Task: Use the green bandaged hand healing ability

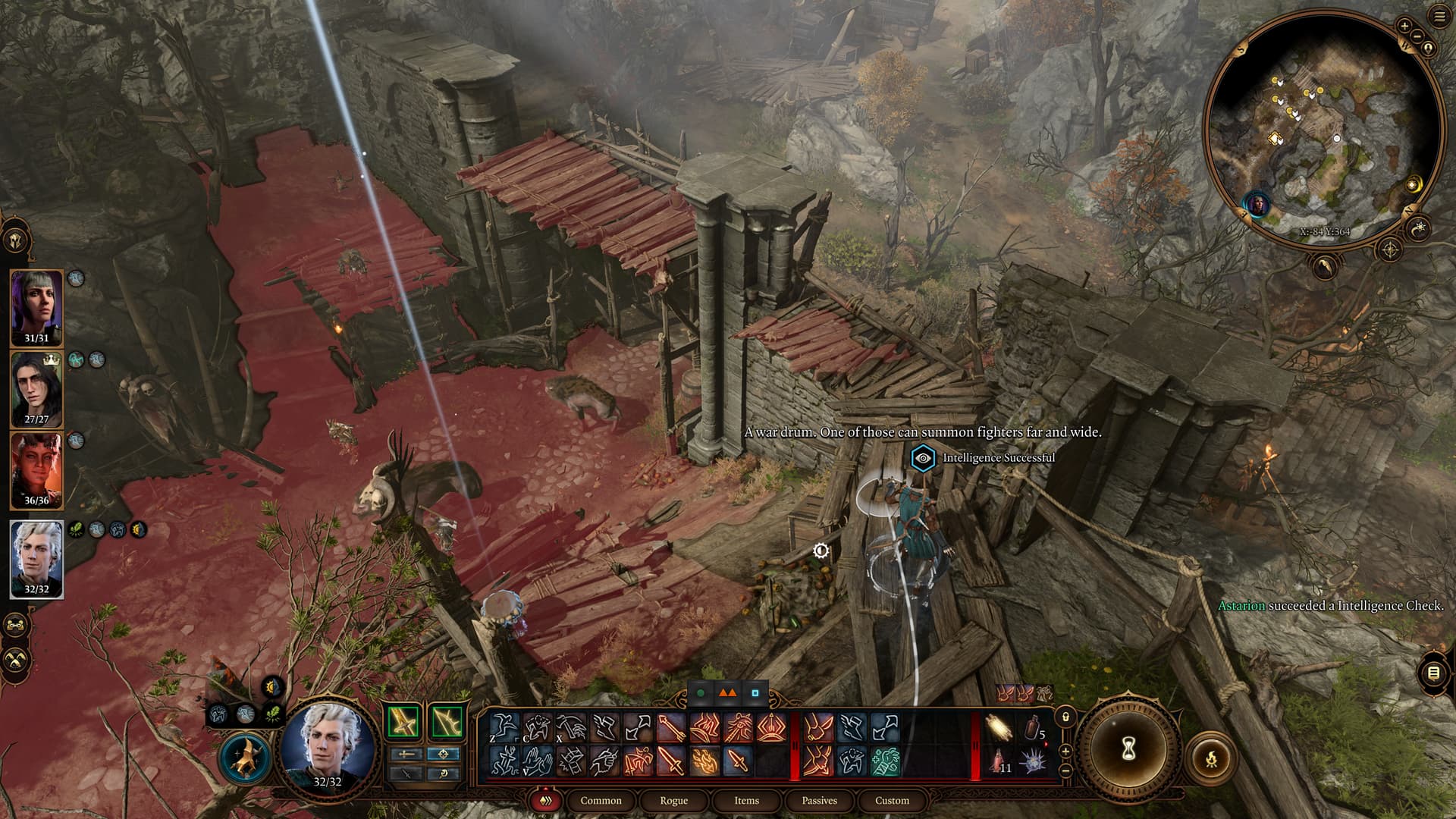Action: coord(885,761)
